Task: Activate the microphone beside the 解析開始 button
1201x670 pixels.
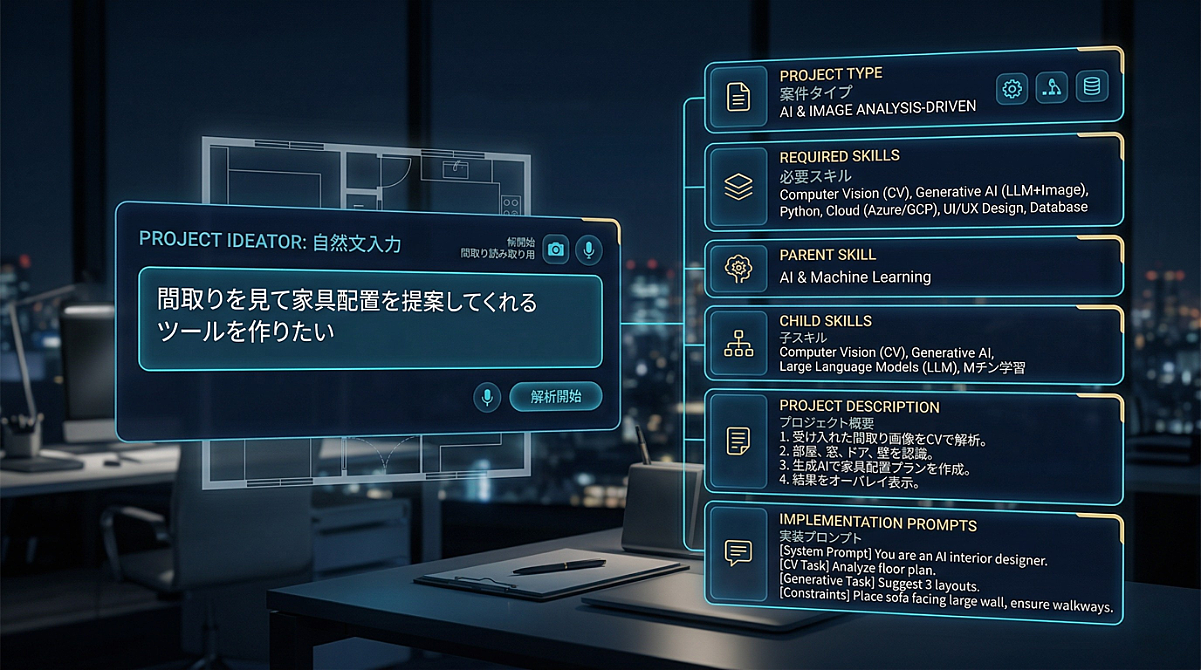Action: (x=487, y=397)
